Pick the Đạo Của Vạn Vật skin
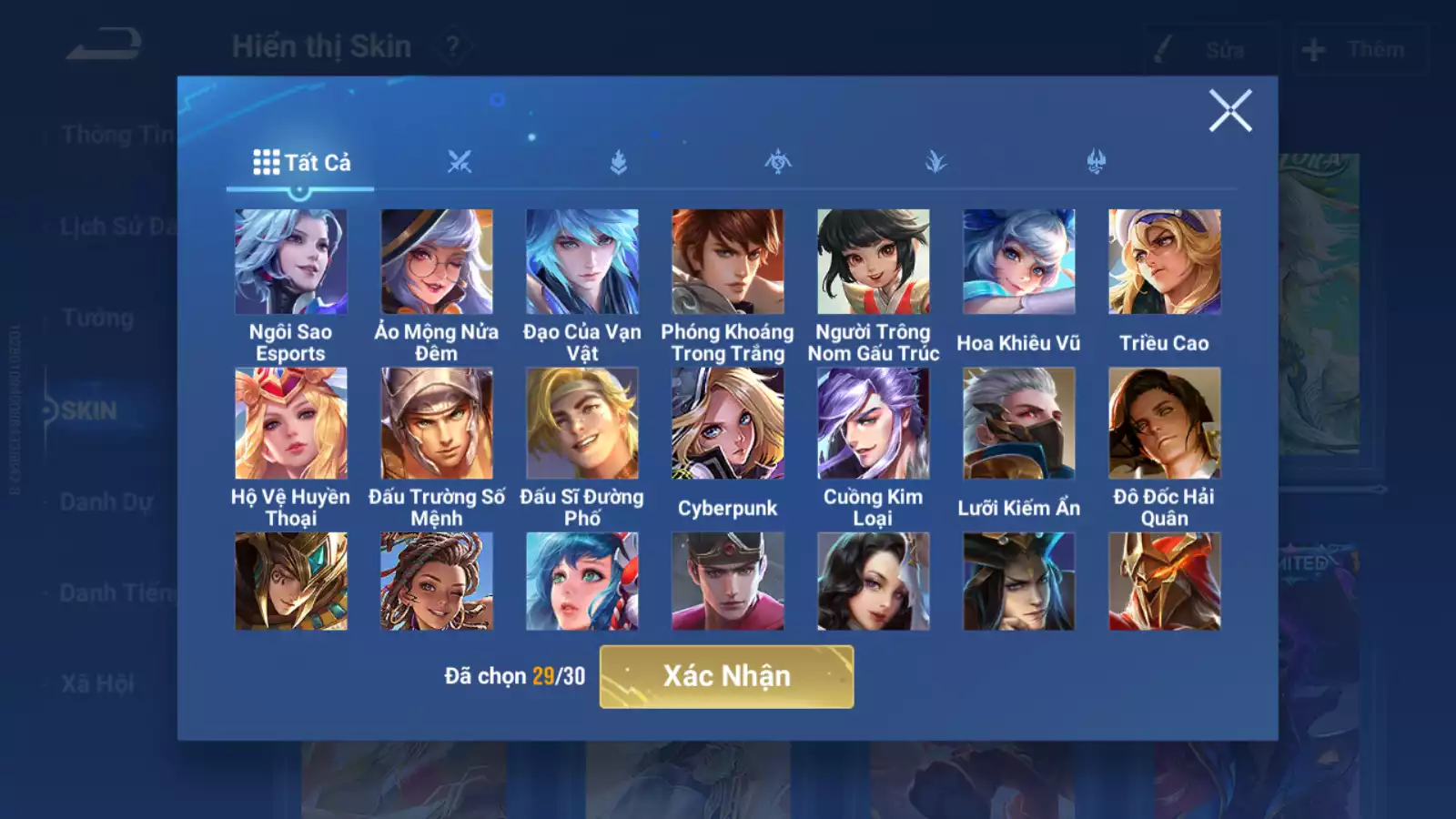The image size is (1456, 819). click(x=582, y=262)
